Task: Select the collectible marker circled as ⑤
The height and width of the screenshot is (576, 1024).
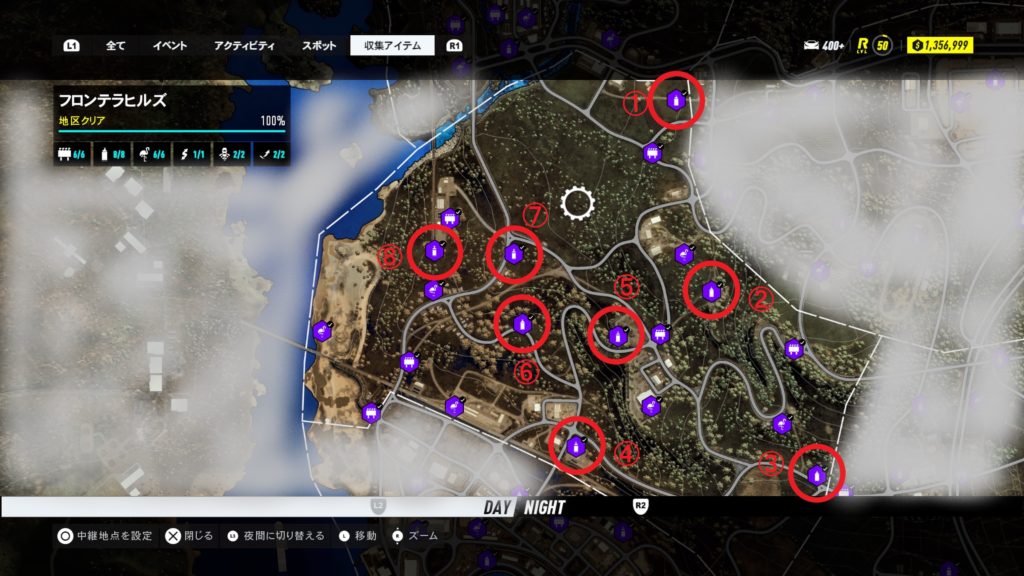Action: point(617,335)
